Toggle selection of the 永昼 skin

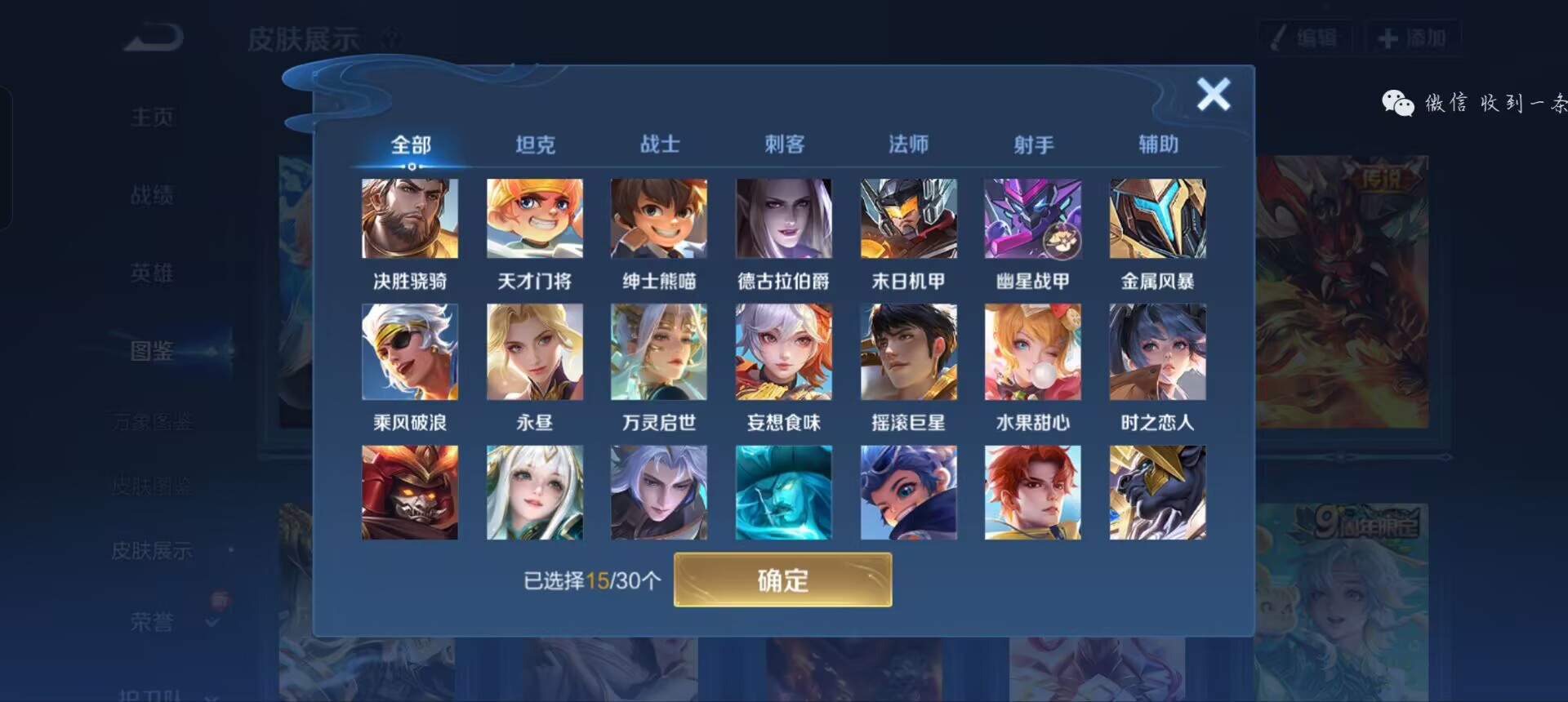coord(534,352)
